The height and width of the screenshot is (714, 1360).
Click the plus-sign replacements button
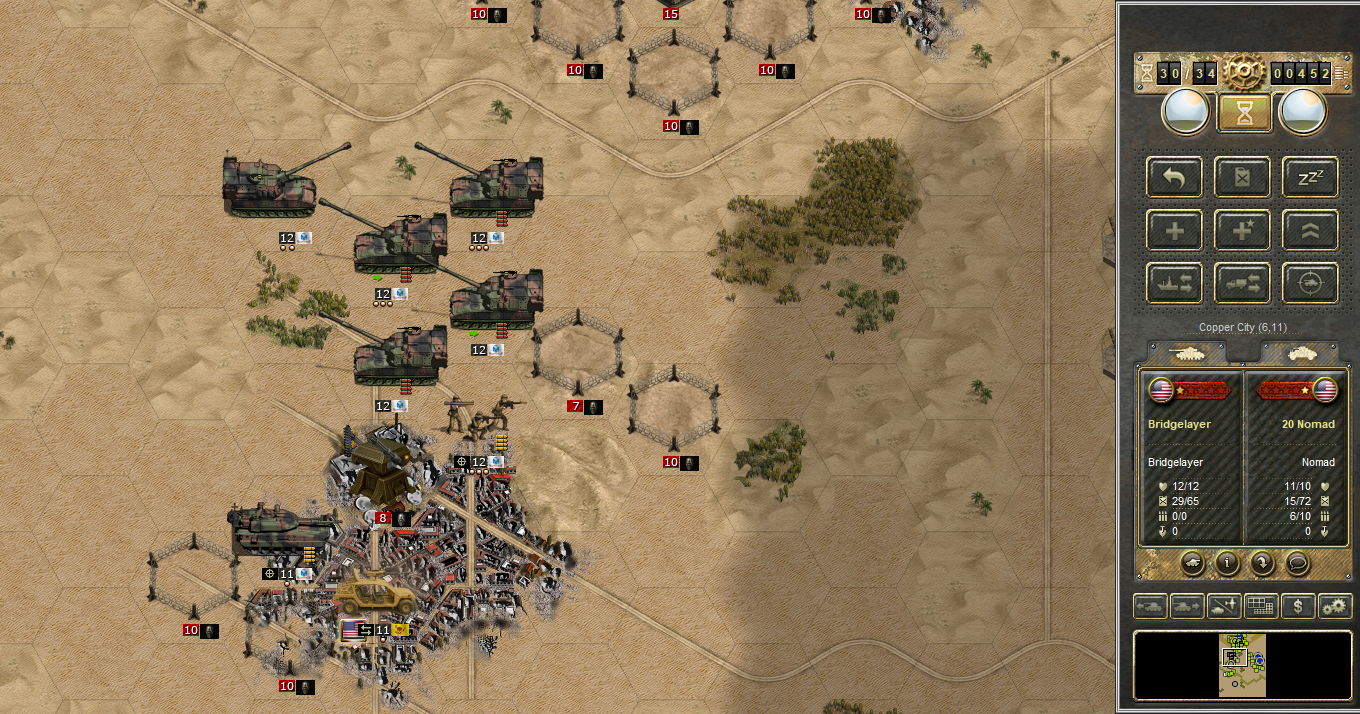pyautogui.click(x=1174, y=230)
